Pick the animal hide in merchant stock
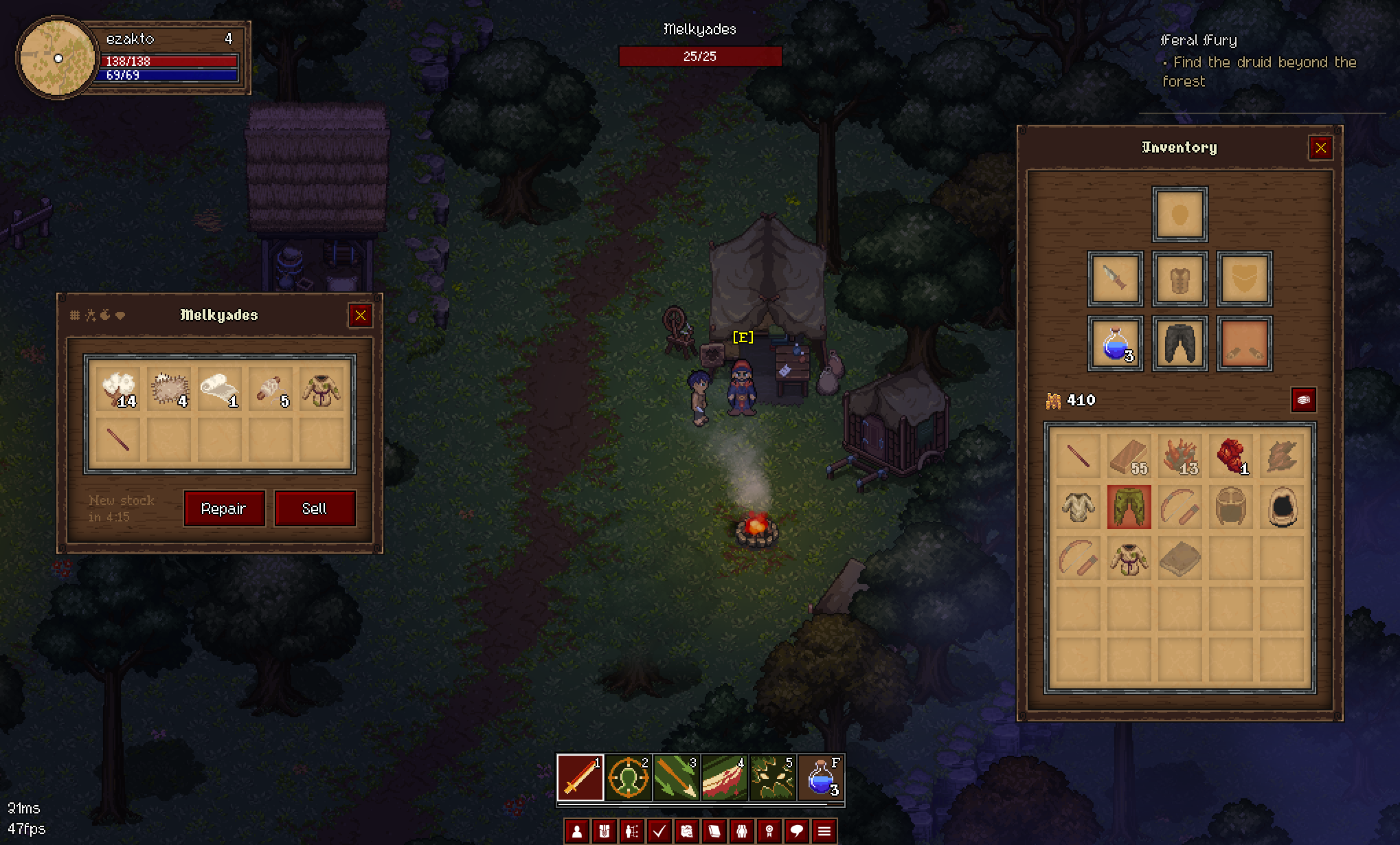Screen dimensions: 1400x845 pos(169,390)
